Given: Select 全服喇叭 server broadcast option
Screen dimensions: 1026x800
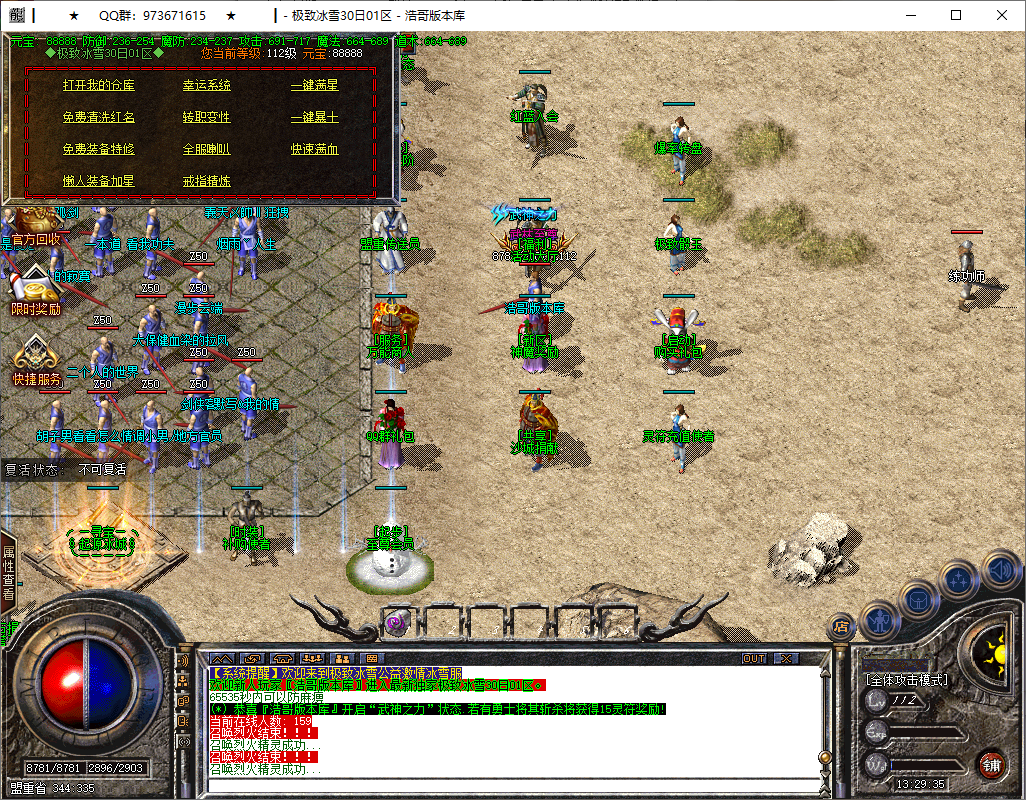Looking at the screenshot, I should point(206,150).
